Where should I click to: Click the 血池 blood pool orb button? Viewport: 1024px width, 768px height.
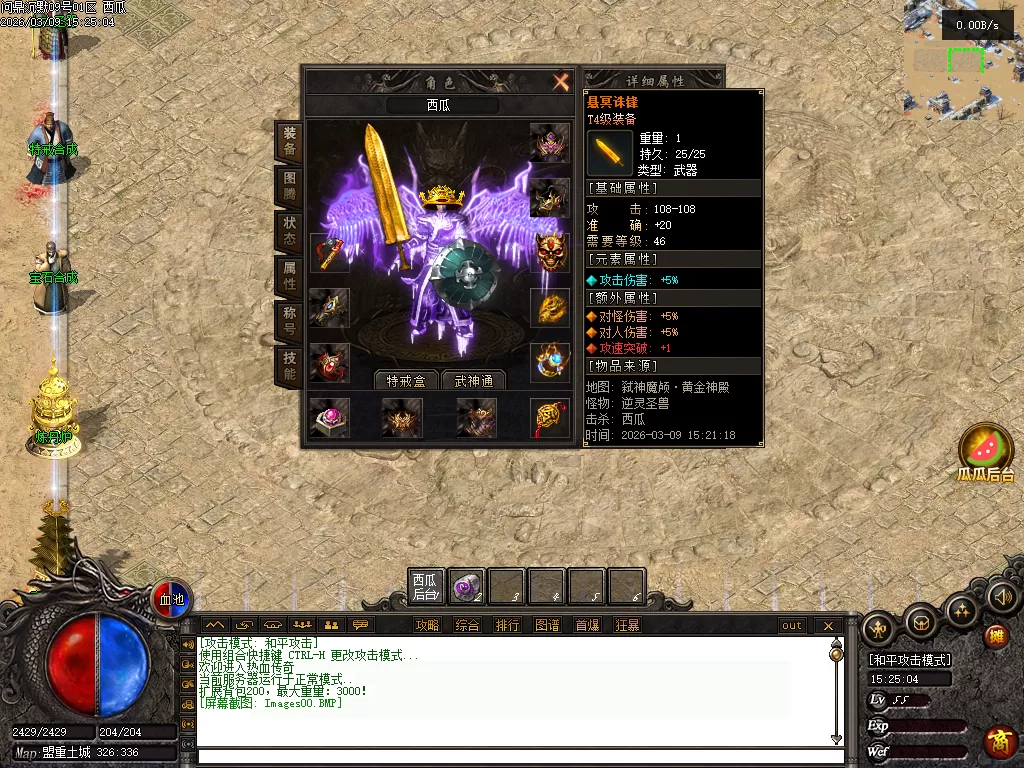click(x=172, y=599)
